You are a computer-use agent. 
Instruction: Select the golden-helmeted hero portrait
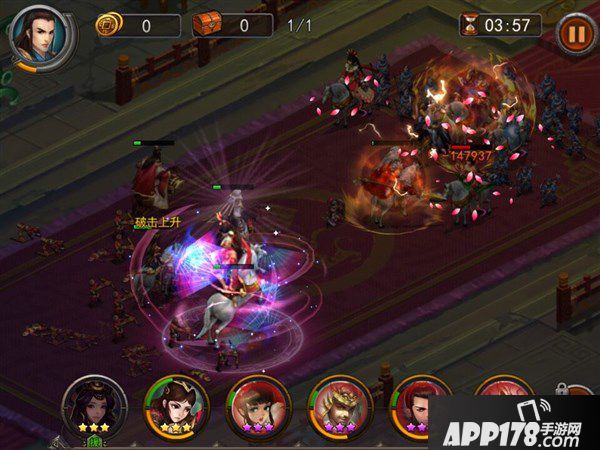[340, 407]
